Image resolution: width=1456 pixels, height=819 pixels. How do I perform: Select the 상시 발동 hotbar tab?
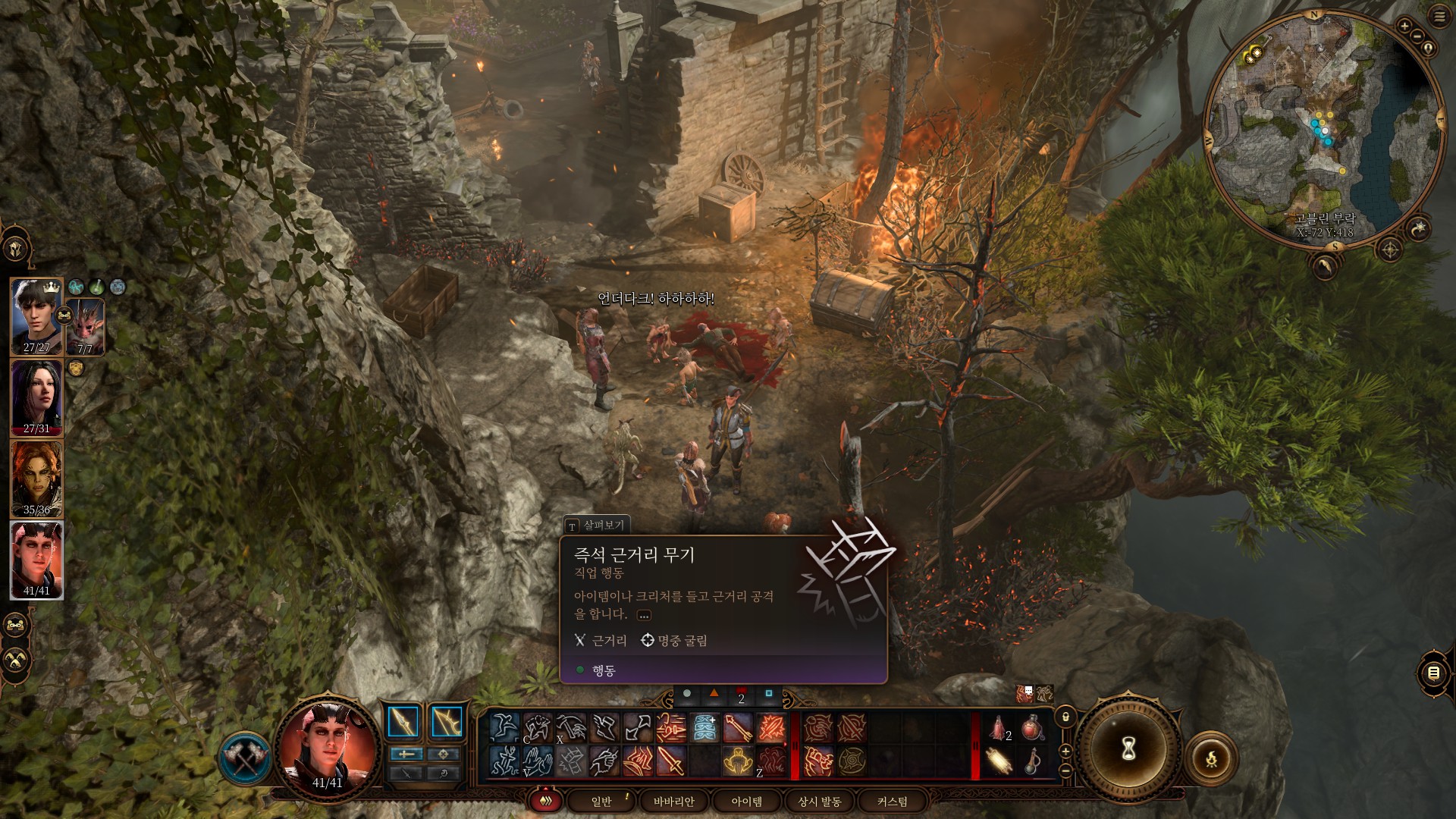pyautogui.click(x=819, y=801)
